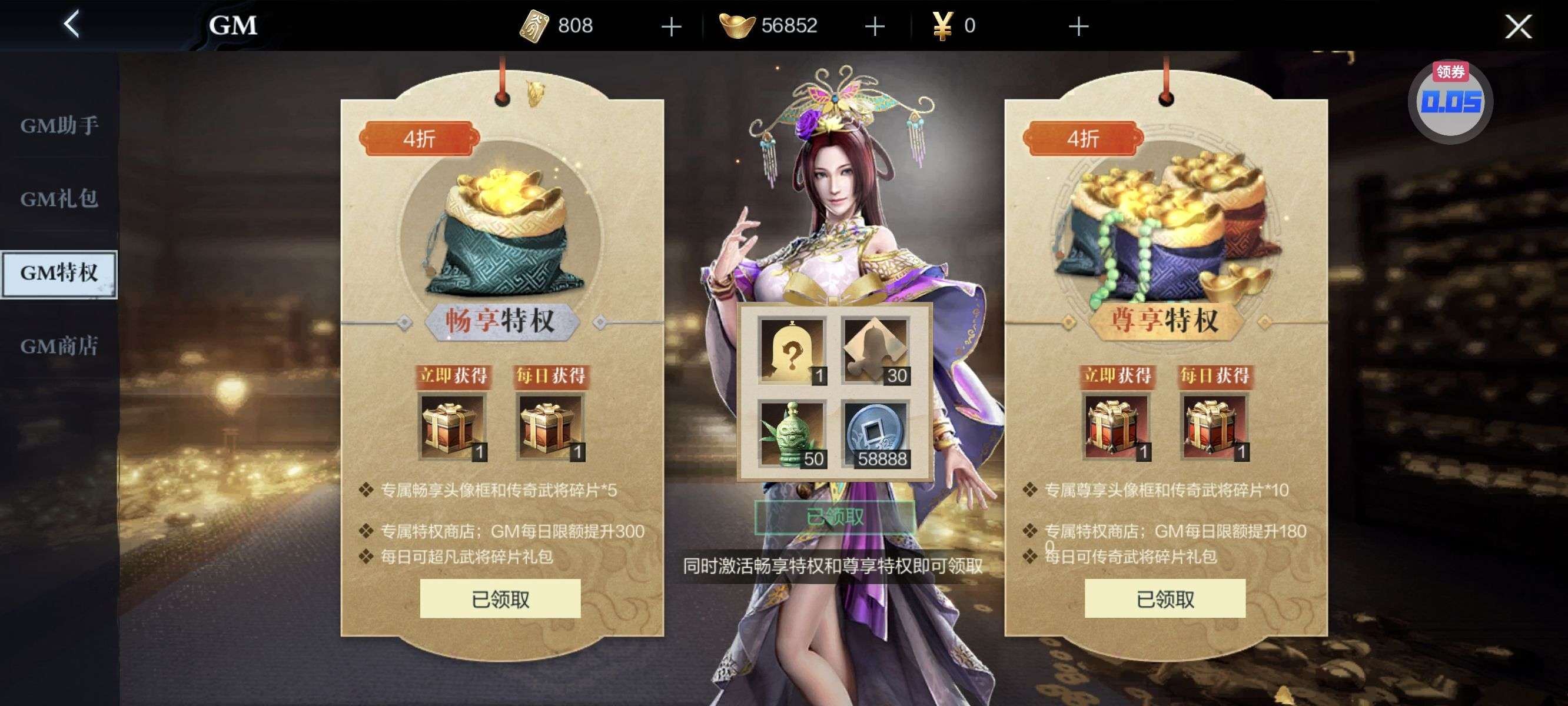The width and height of the screenshot is (1568, 706).
Task: Inspect the green jade vessel reward
Action: (791, 434)
